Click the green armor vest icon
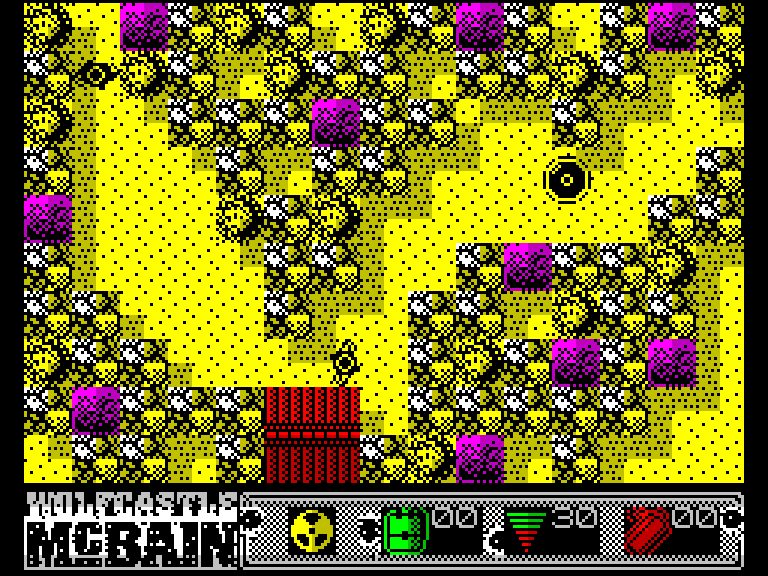 click(405, 529)
